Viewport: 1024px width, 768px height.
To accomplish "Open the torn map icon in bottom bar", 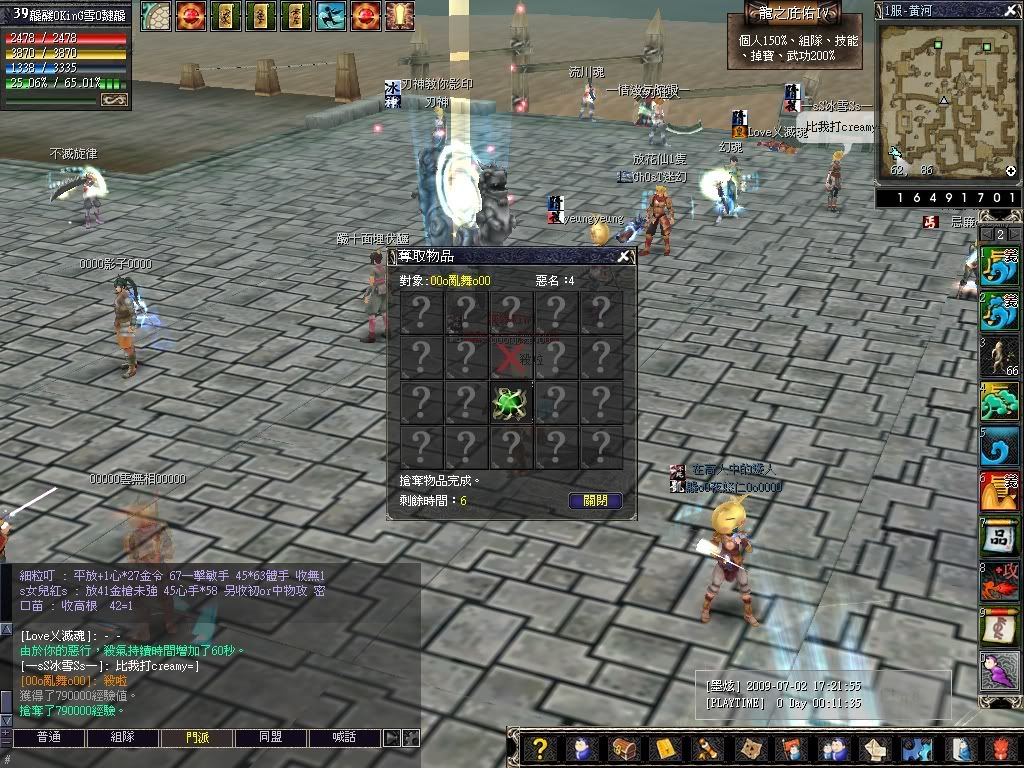I will coord(747,749).
